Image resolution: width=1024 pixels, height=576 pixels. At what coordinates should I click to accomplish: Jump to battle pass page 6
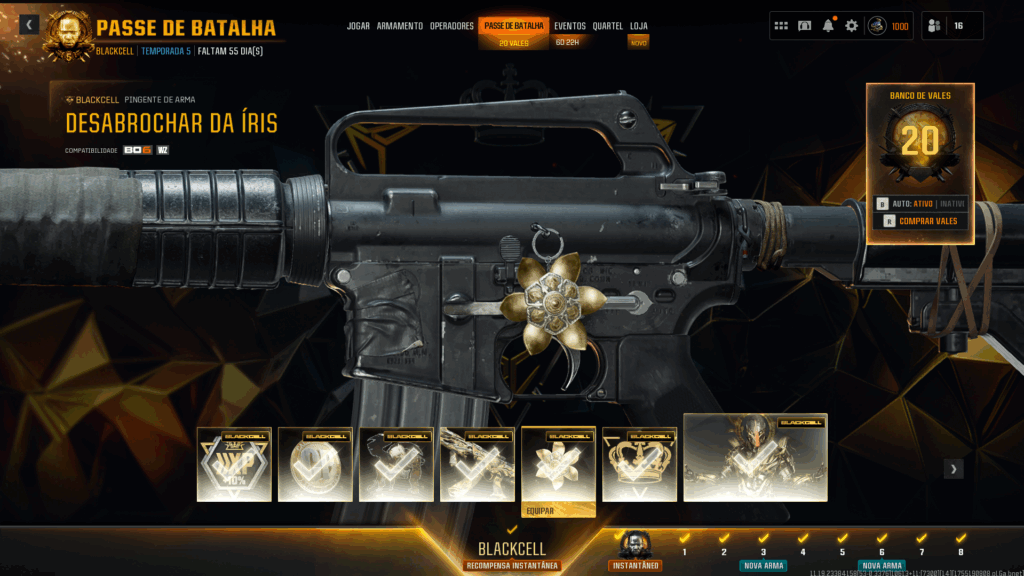pyautogui.click(x=881, y=551)
